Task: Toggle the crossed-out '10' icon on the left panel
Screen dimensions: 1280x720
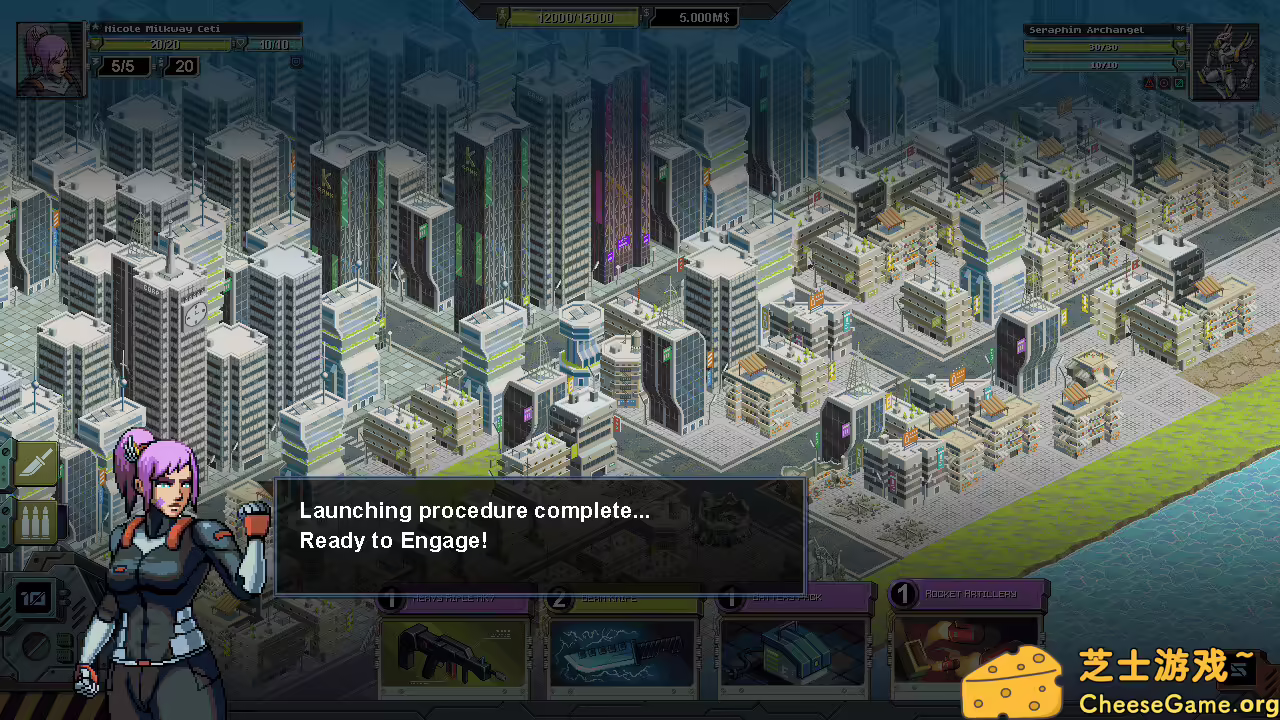Action: (x=33, y=599)
